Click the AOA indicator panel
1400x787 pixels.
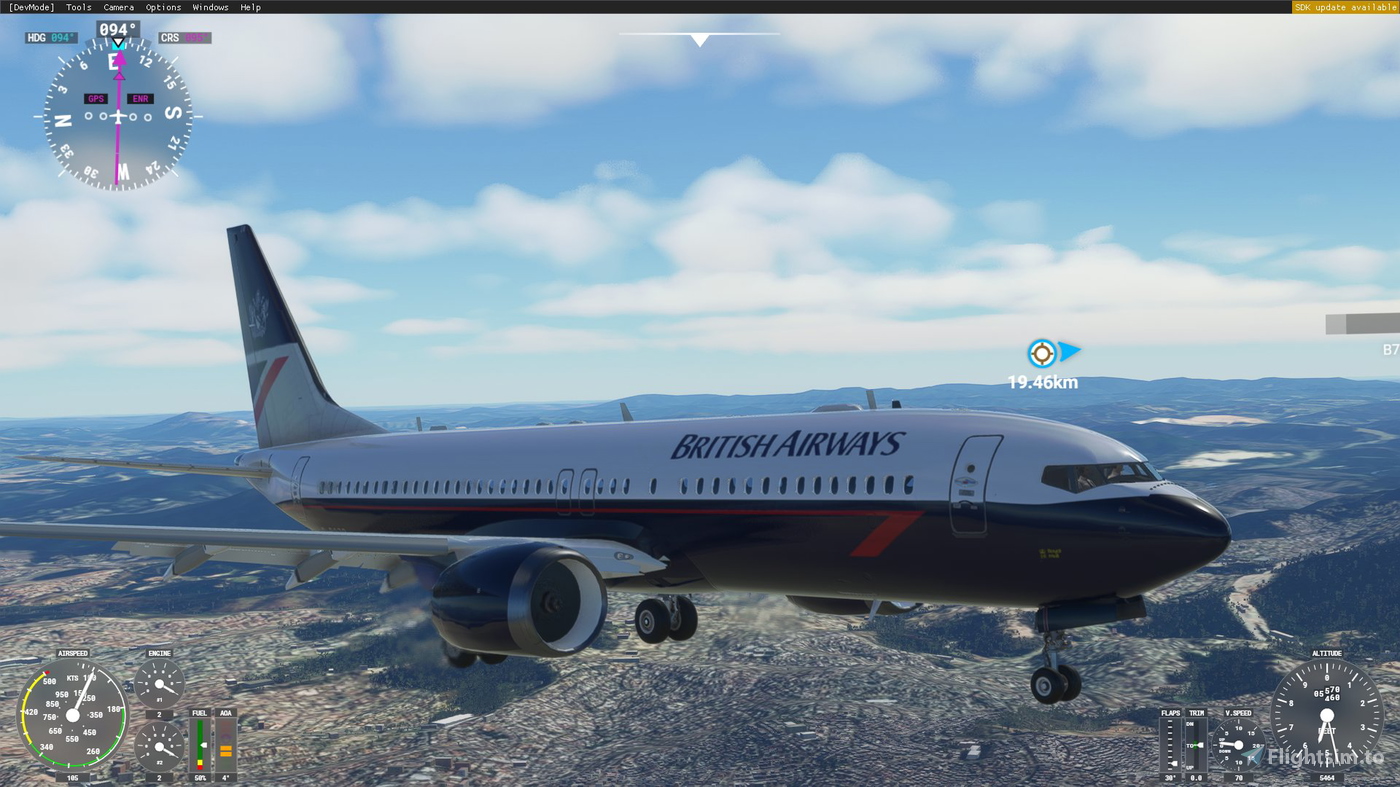click(224, 745)
